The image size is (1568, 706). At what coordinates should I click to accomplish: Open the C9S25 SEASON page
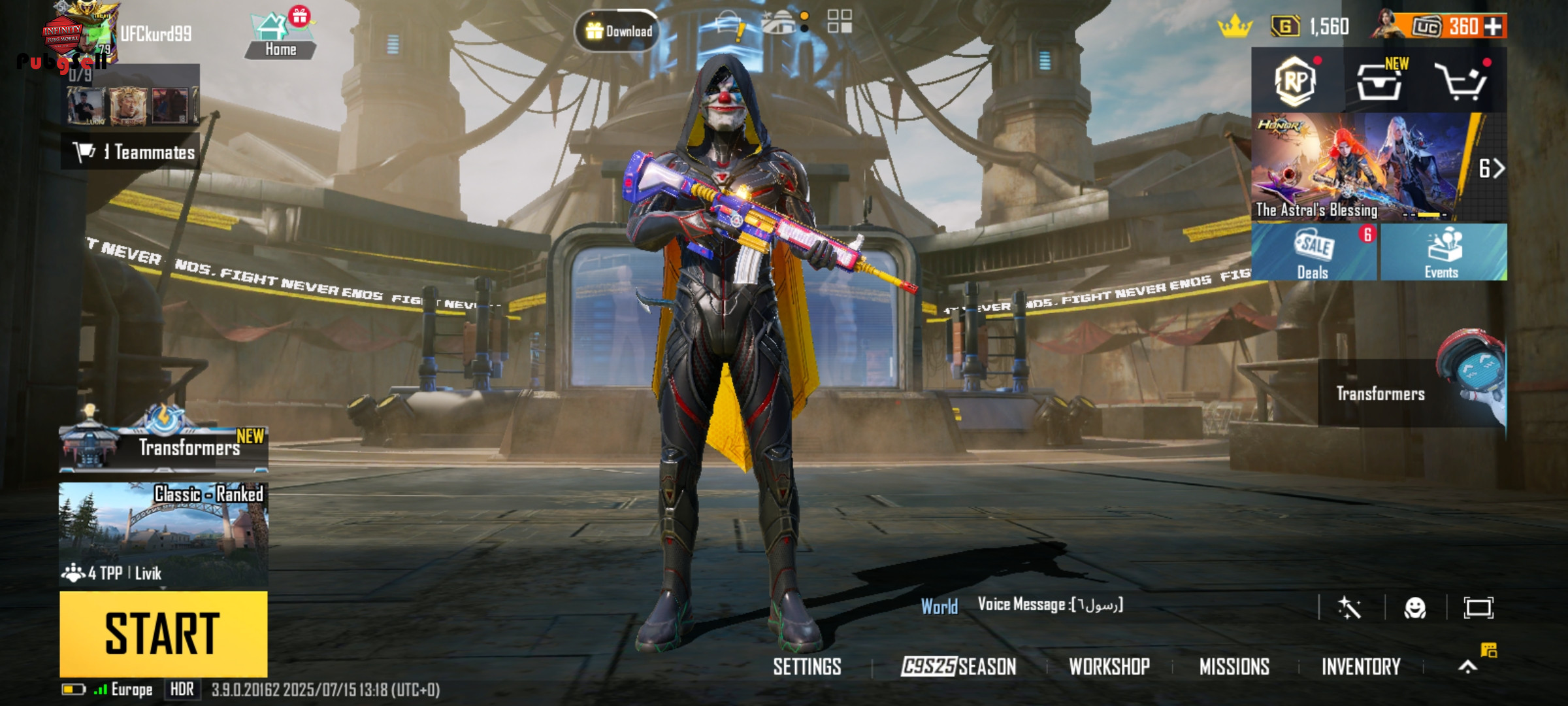[x=958, y=667]
